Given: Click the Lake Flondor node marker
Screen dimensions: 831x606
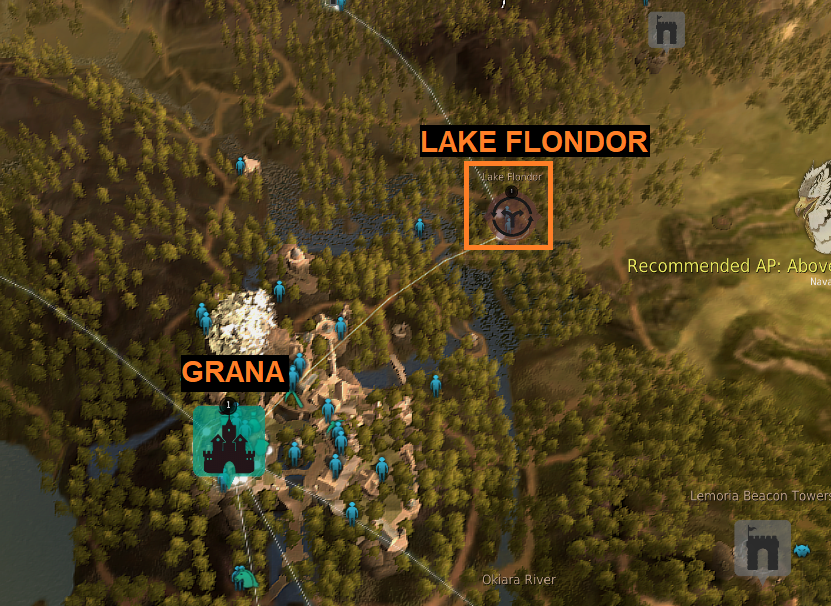Looking at the screenshot, I should 511,214.
